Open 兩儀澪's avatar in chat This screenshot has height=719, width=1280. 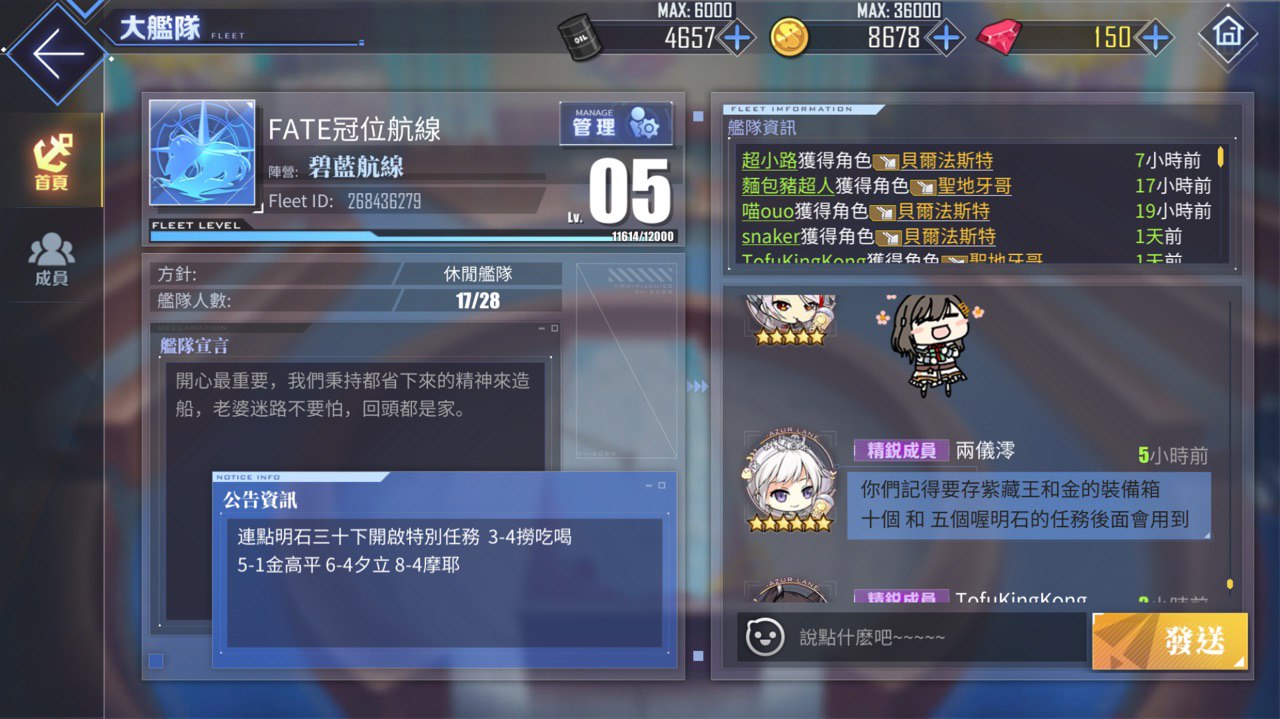[x=790, y=483]
